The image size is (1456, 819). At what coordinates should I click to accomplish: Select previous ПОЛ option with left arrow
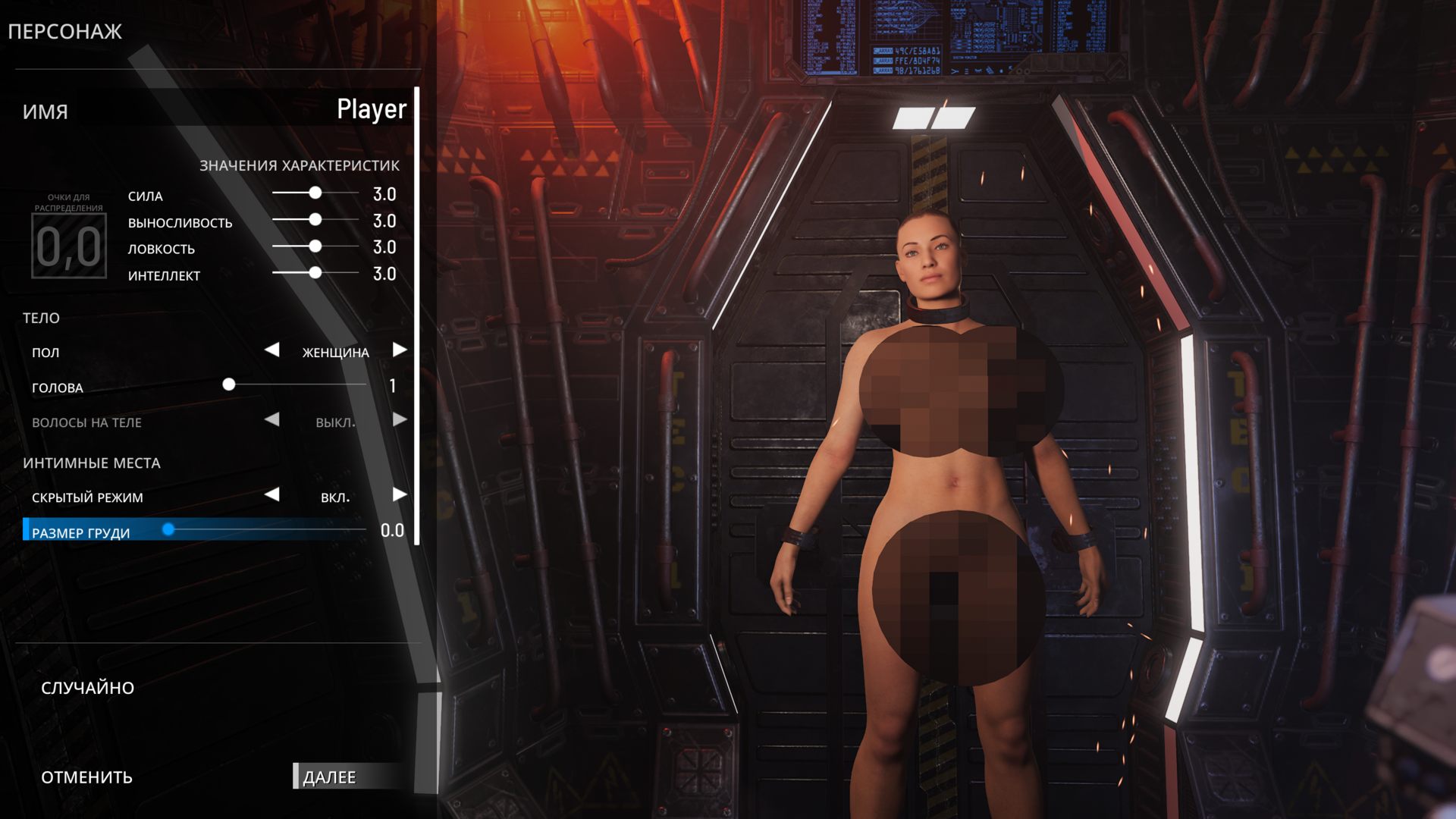(x=271, y=350)
